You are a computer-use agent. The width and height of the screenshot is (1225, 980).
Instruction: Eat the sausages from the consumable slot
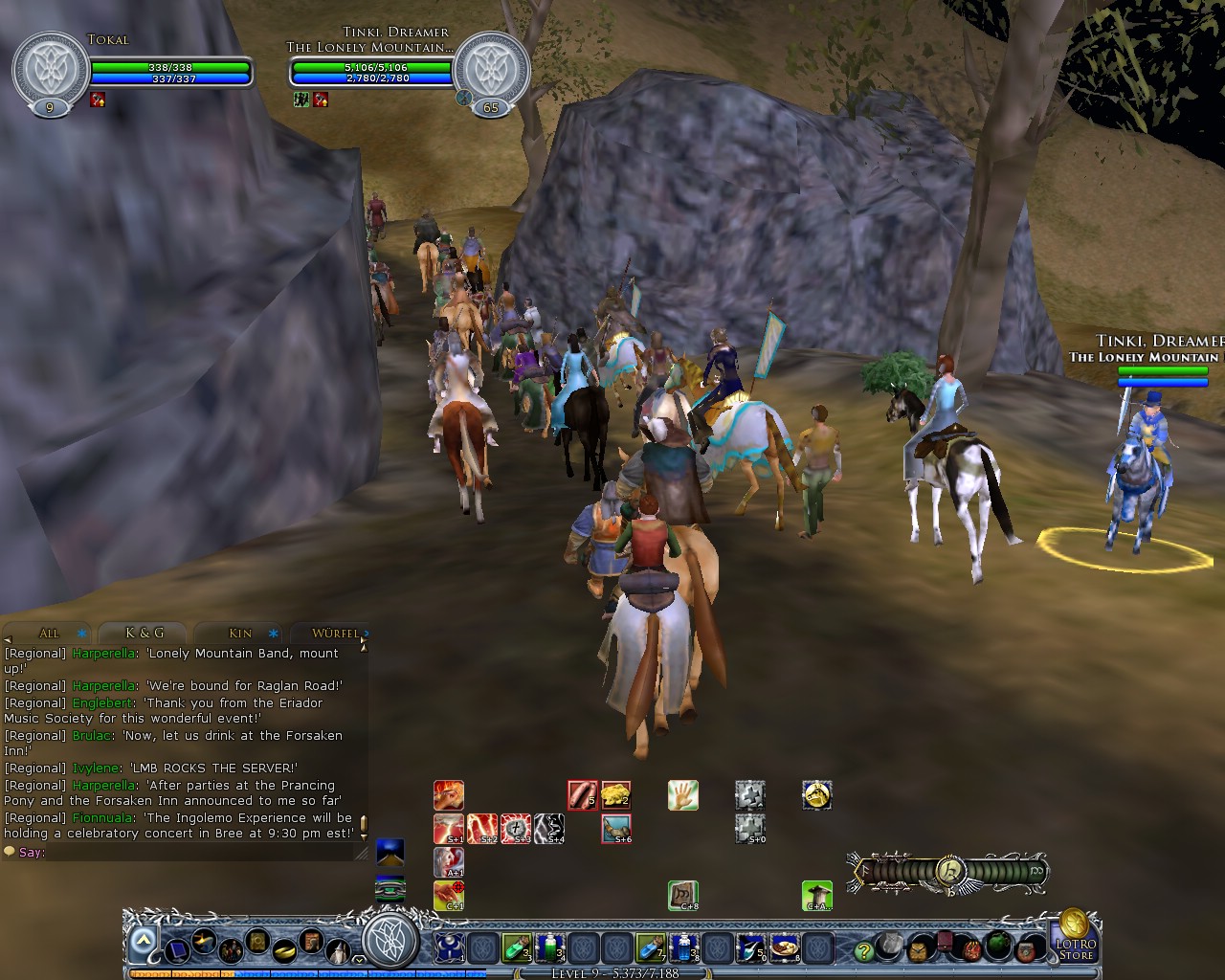[x=581, y=794]
